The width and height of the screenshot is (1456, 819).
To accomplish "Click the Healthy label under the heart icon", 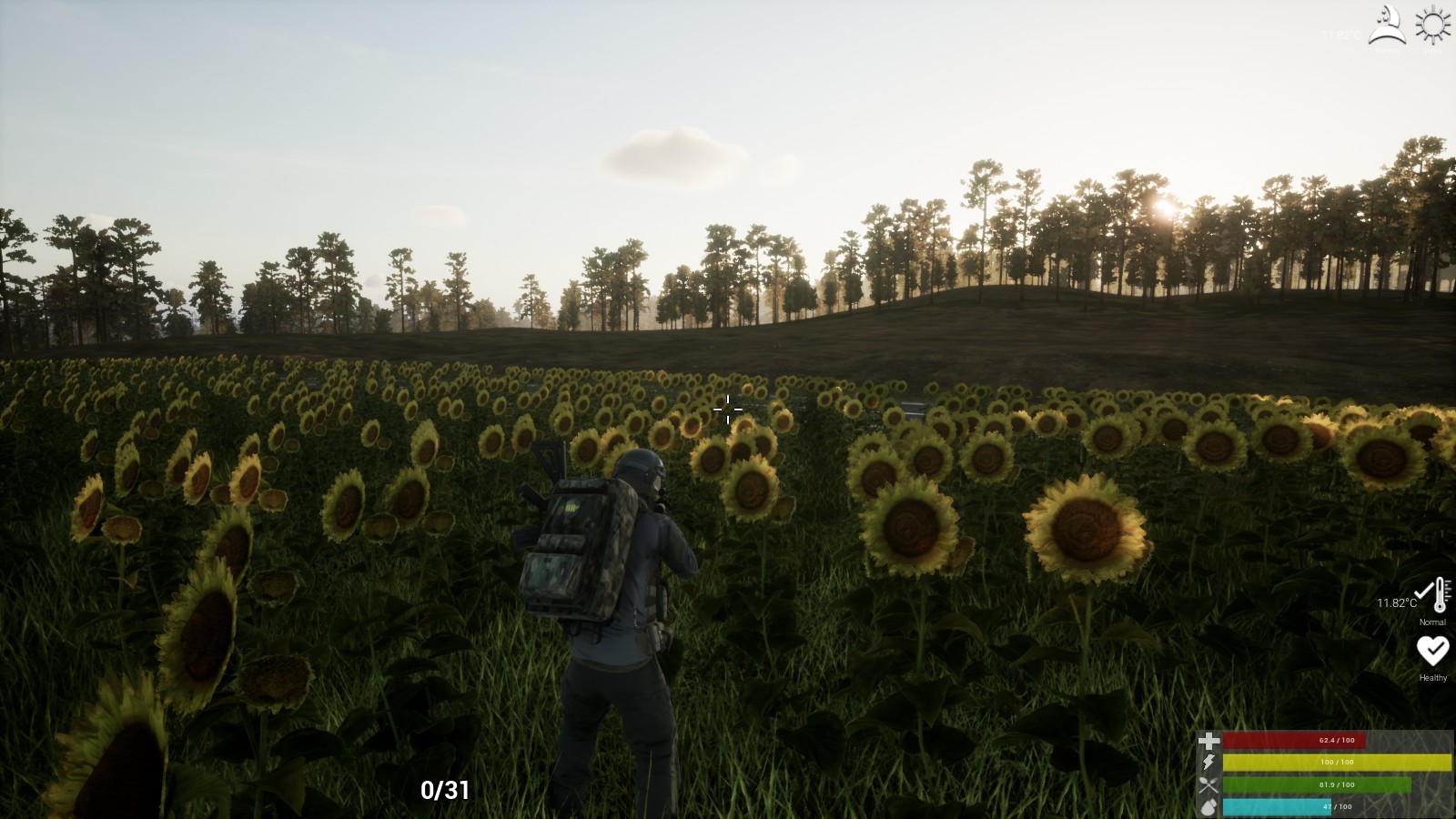I will pos(1432,678).
